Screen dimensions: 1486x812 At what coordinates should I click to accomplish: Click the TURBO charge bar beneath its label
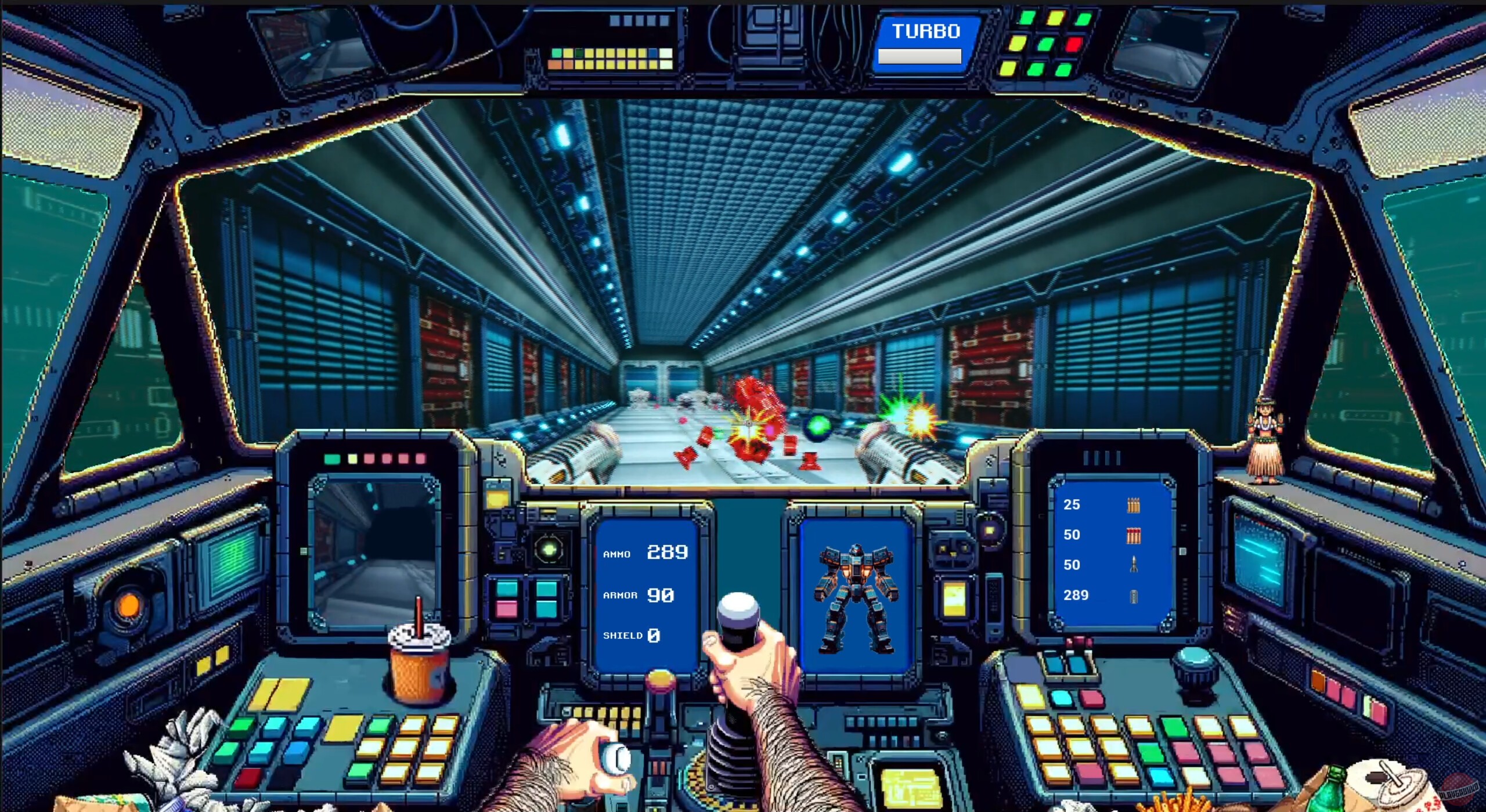(x=920, y=57)
